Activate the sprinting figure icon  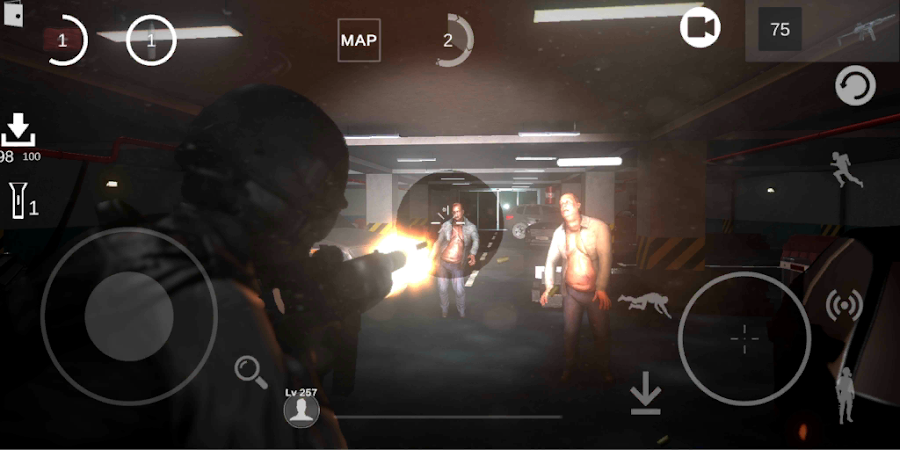847,170
